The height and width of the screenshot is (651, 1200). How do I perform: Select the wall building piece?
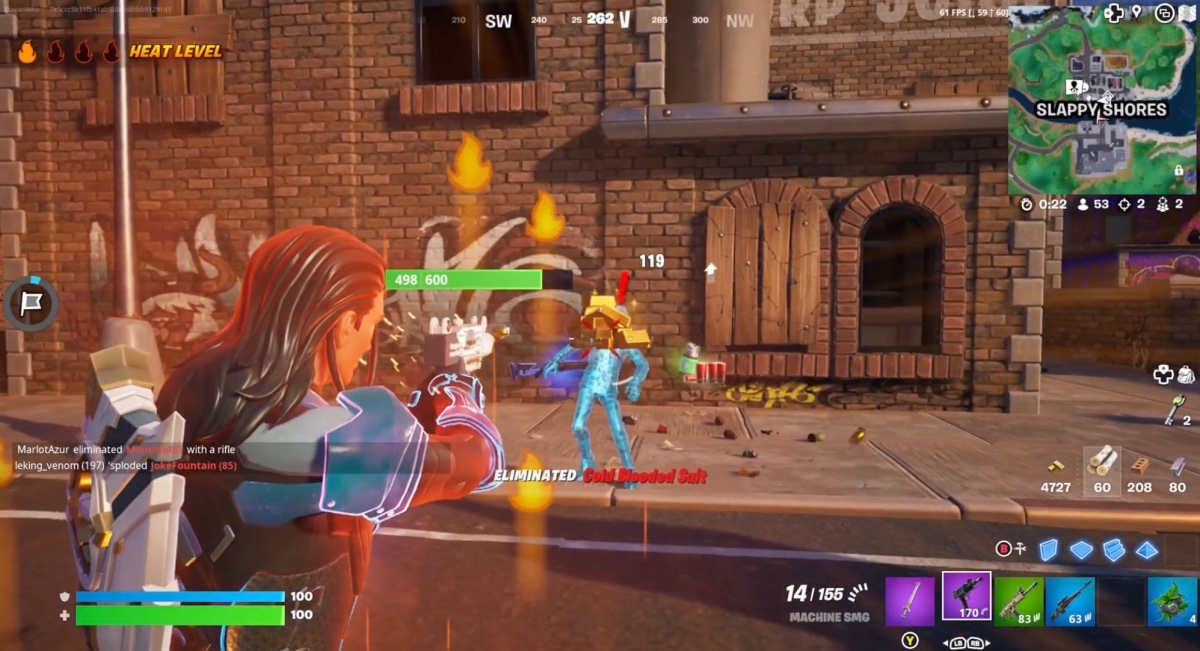(x=1048, y=549)
